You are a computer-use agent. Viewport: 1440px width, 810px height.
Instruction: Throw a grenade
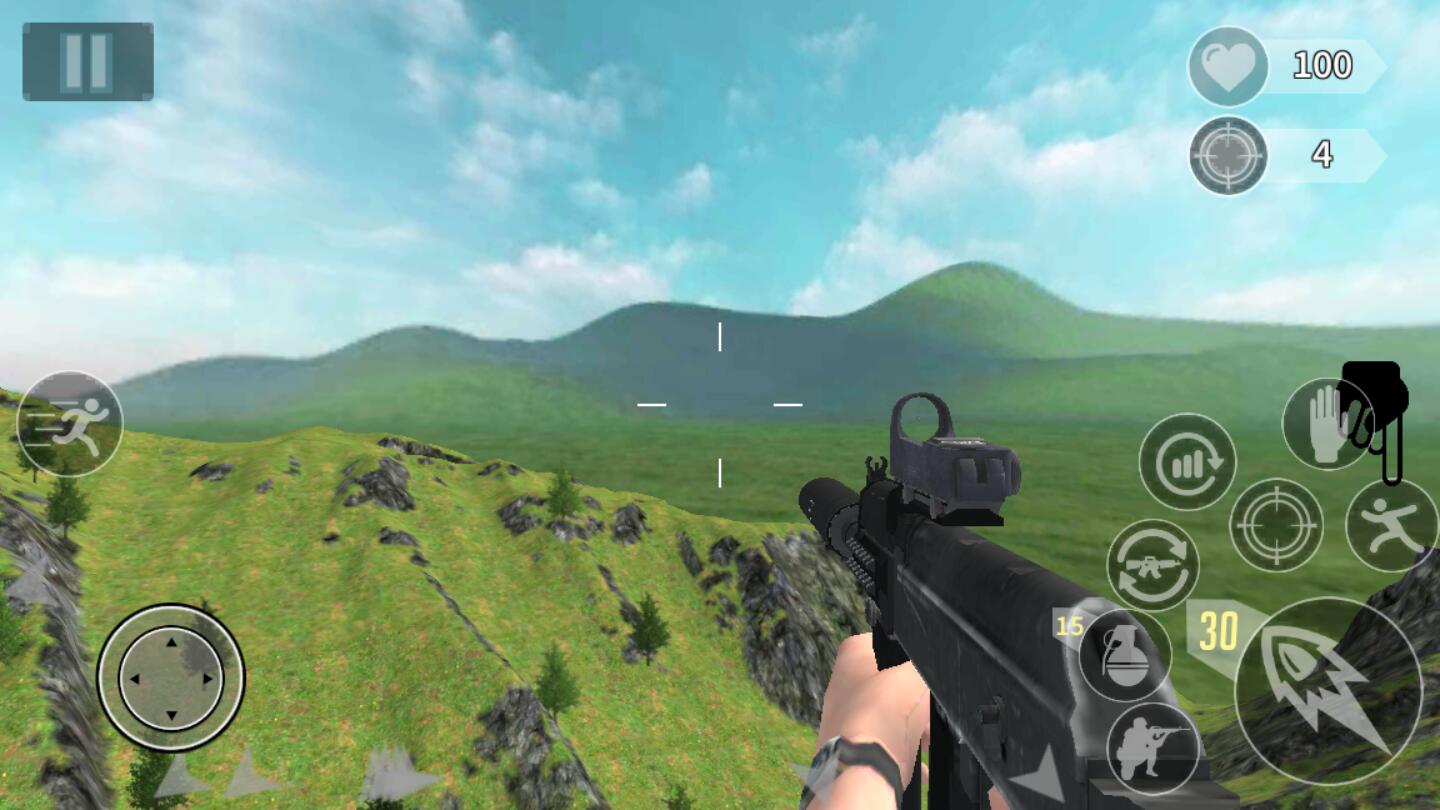[x=1125, y=655]
